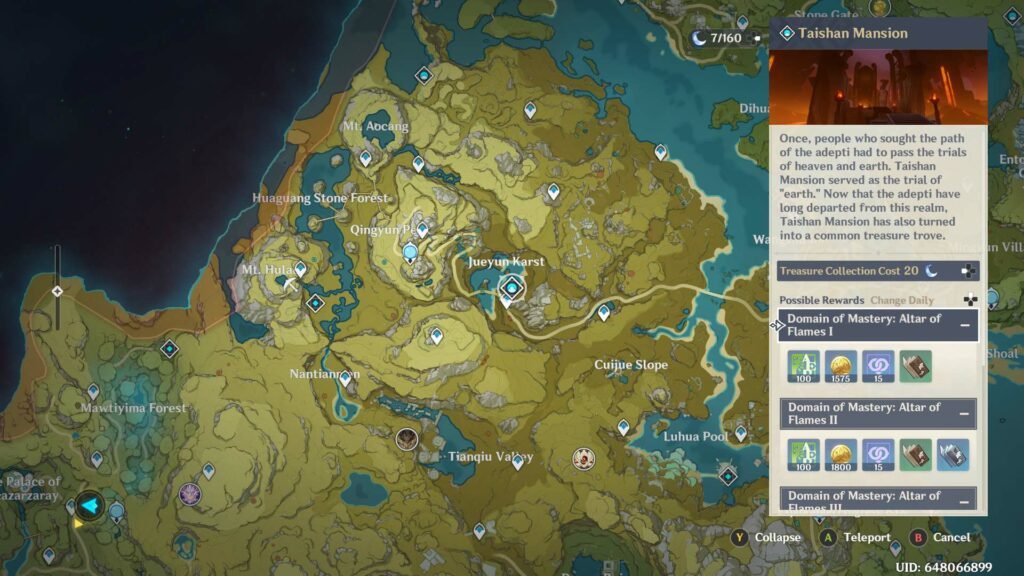Pick the domain marker north of Mawtiyima Forest
This screenshot has height=576, width=1024.
(x=169, y=348)
